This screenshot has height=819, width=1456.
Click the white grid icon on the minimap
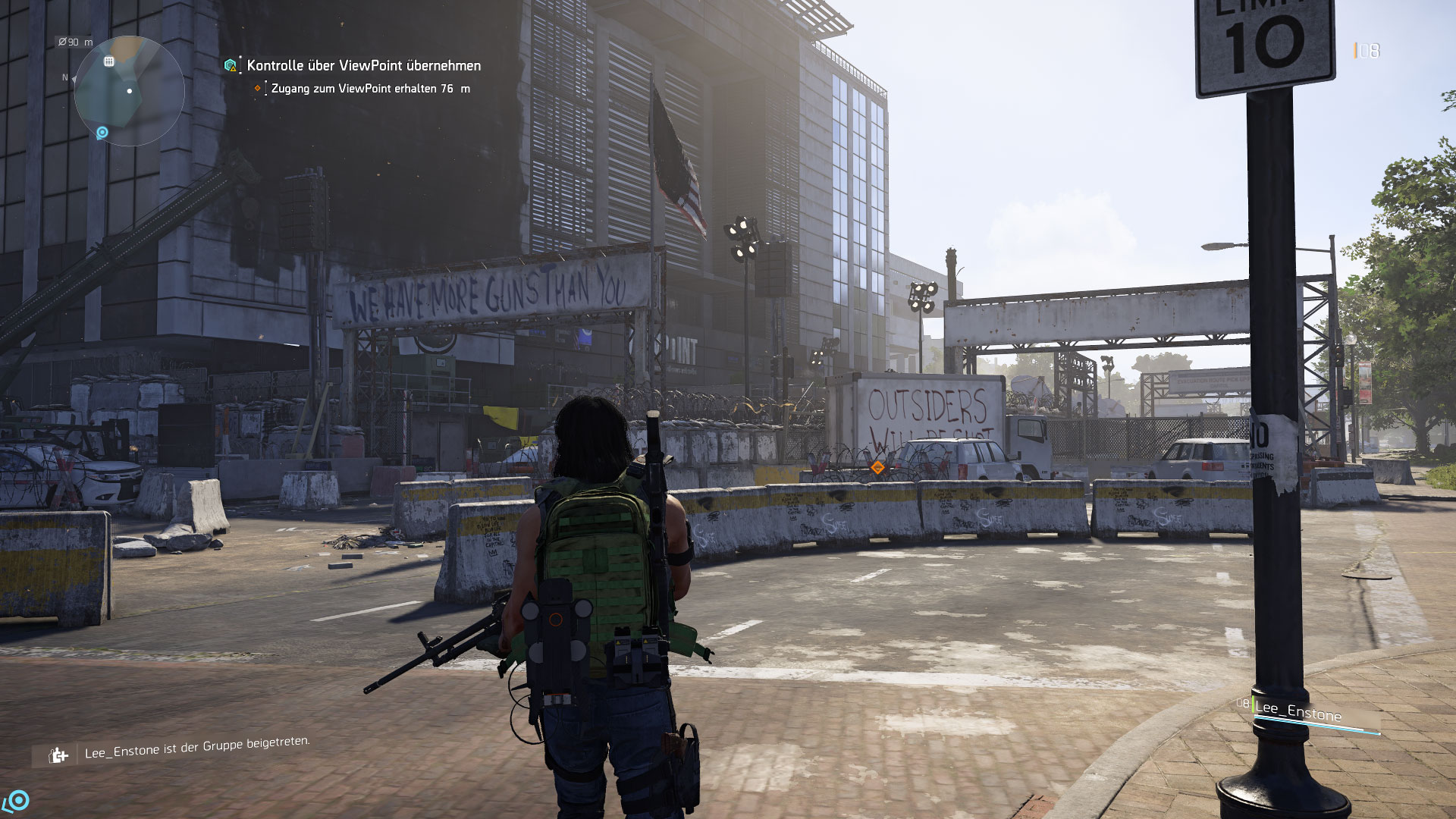point(109,61)
